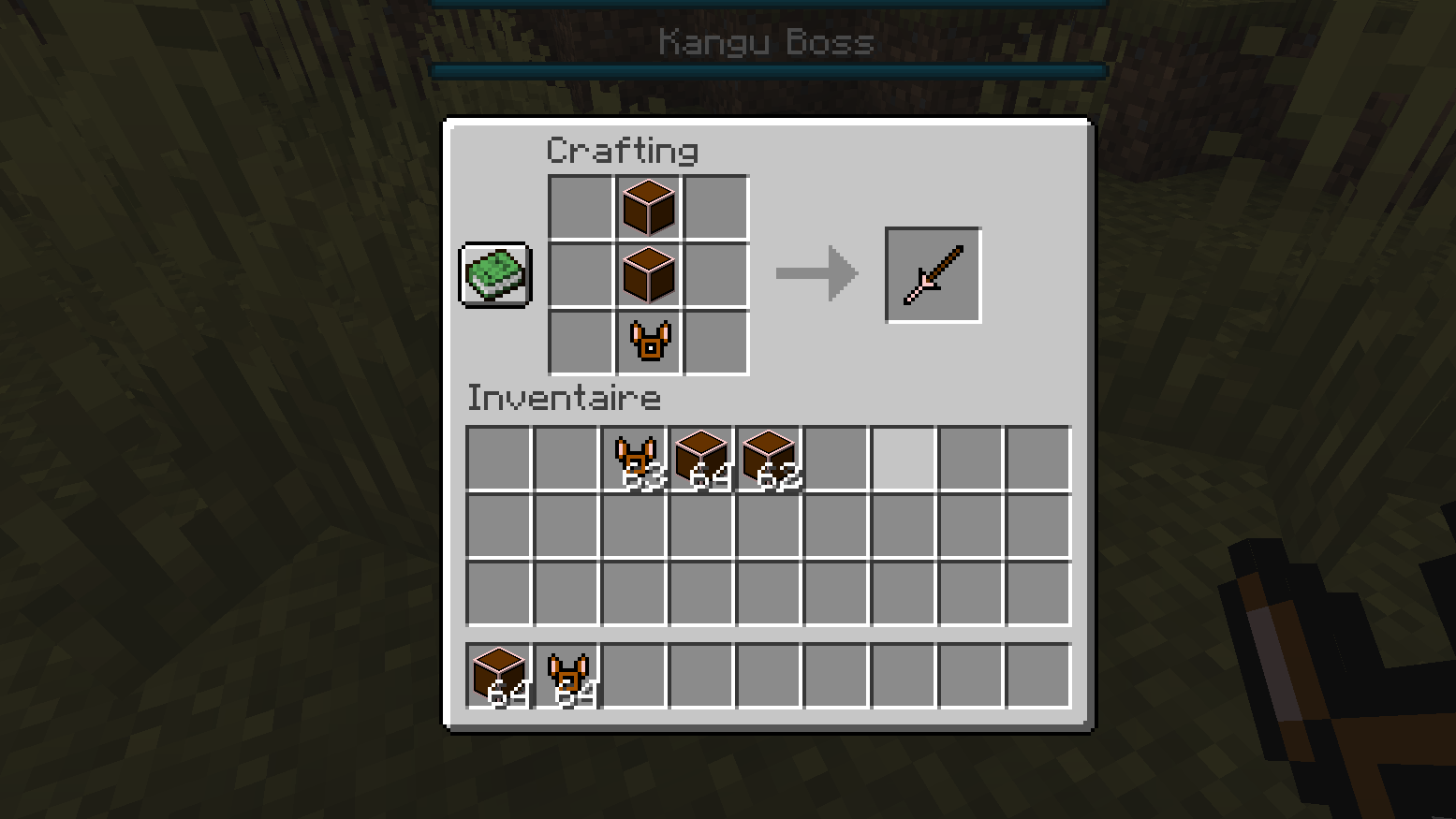This screenshot has width=1456, height=819.
Task: Click the empty bottom-right crafting grid slot
Action: 714,341
